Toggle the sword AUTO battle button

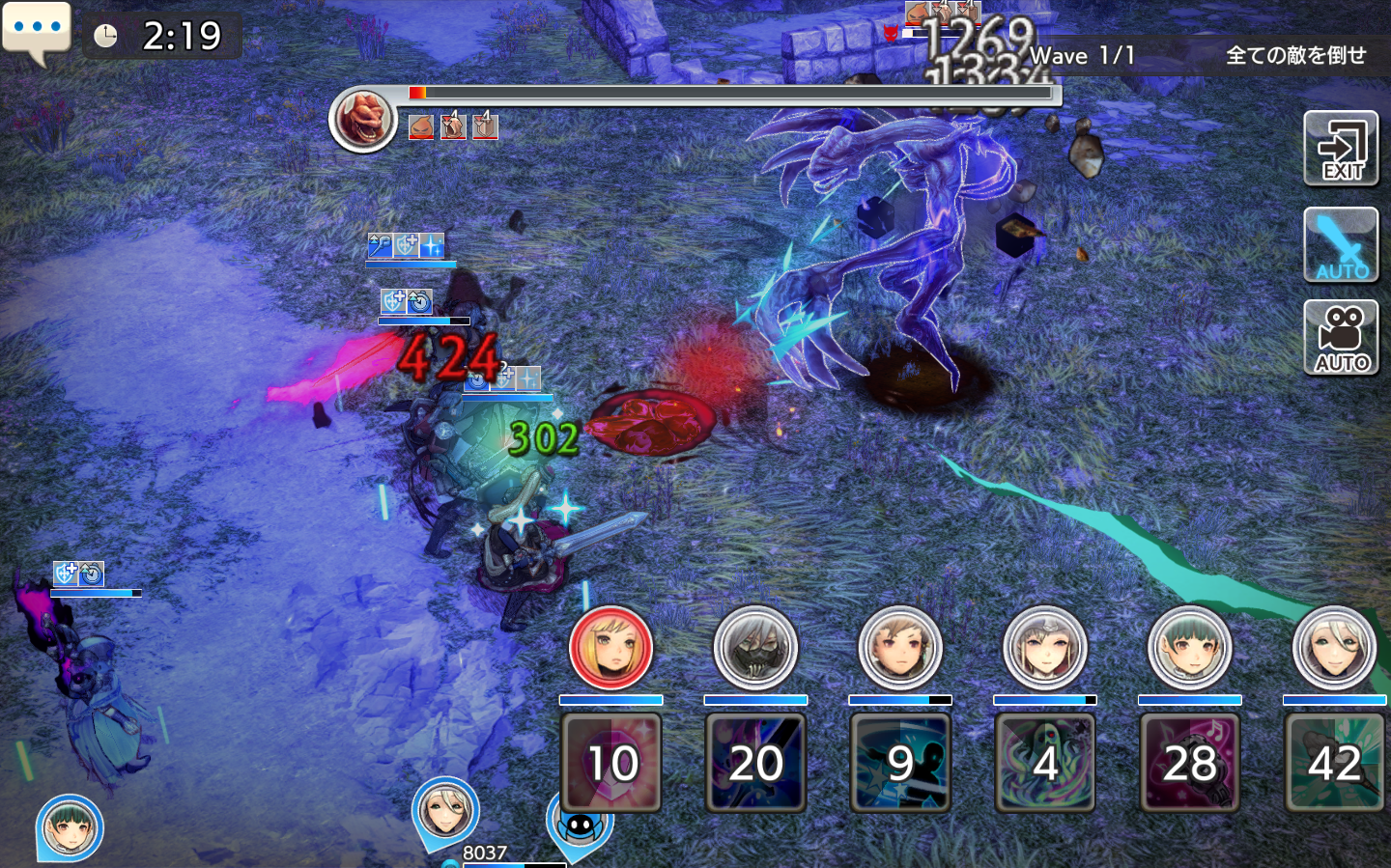pos(1341,245)
